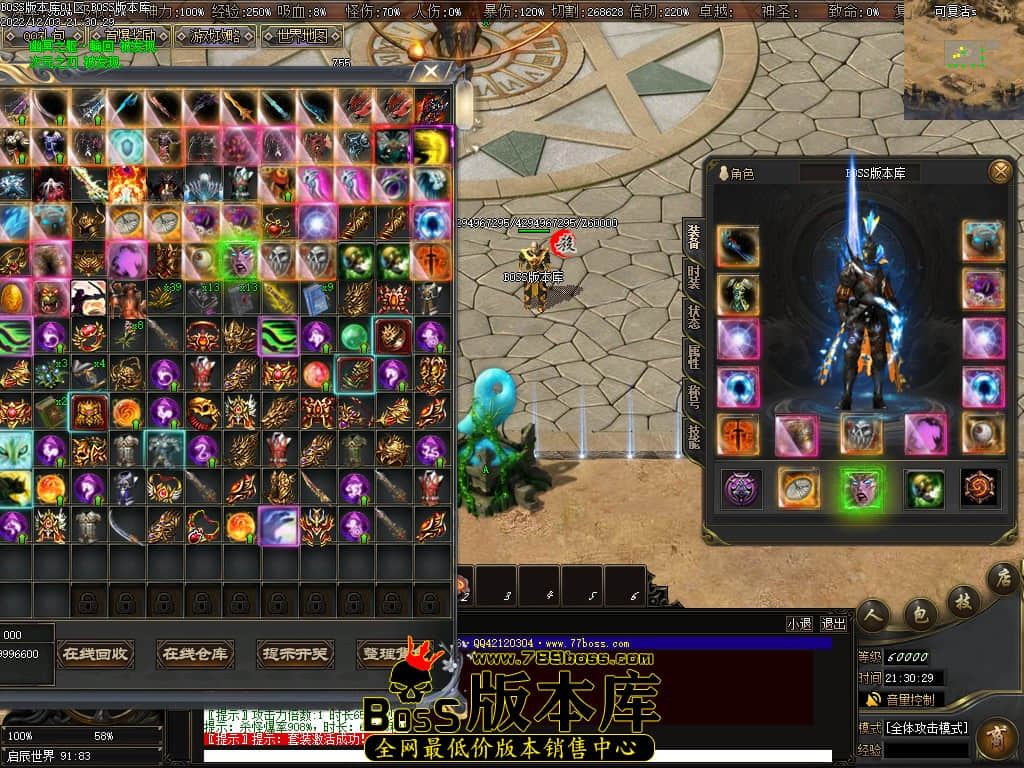Select the equipped hearthstone swirl emblem
Viewport: 1024px width, 768px height.
[981, 488]
